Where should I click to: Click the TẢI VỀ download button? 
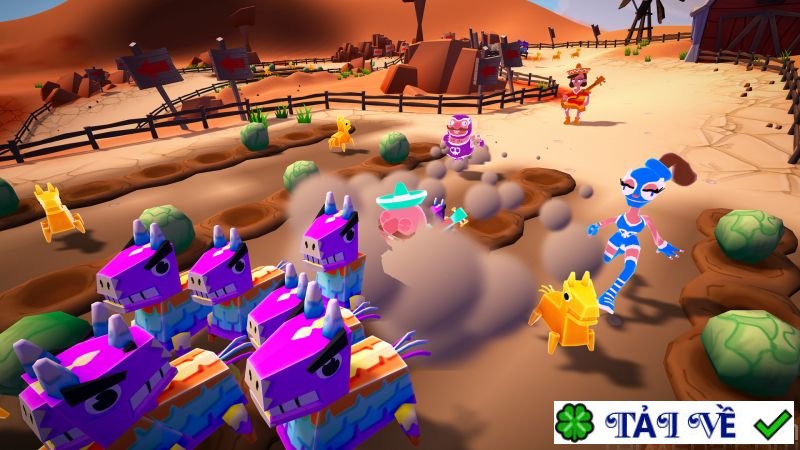point(674,423)
